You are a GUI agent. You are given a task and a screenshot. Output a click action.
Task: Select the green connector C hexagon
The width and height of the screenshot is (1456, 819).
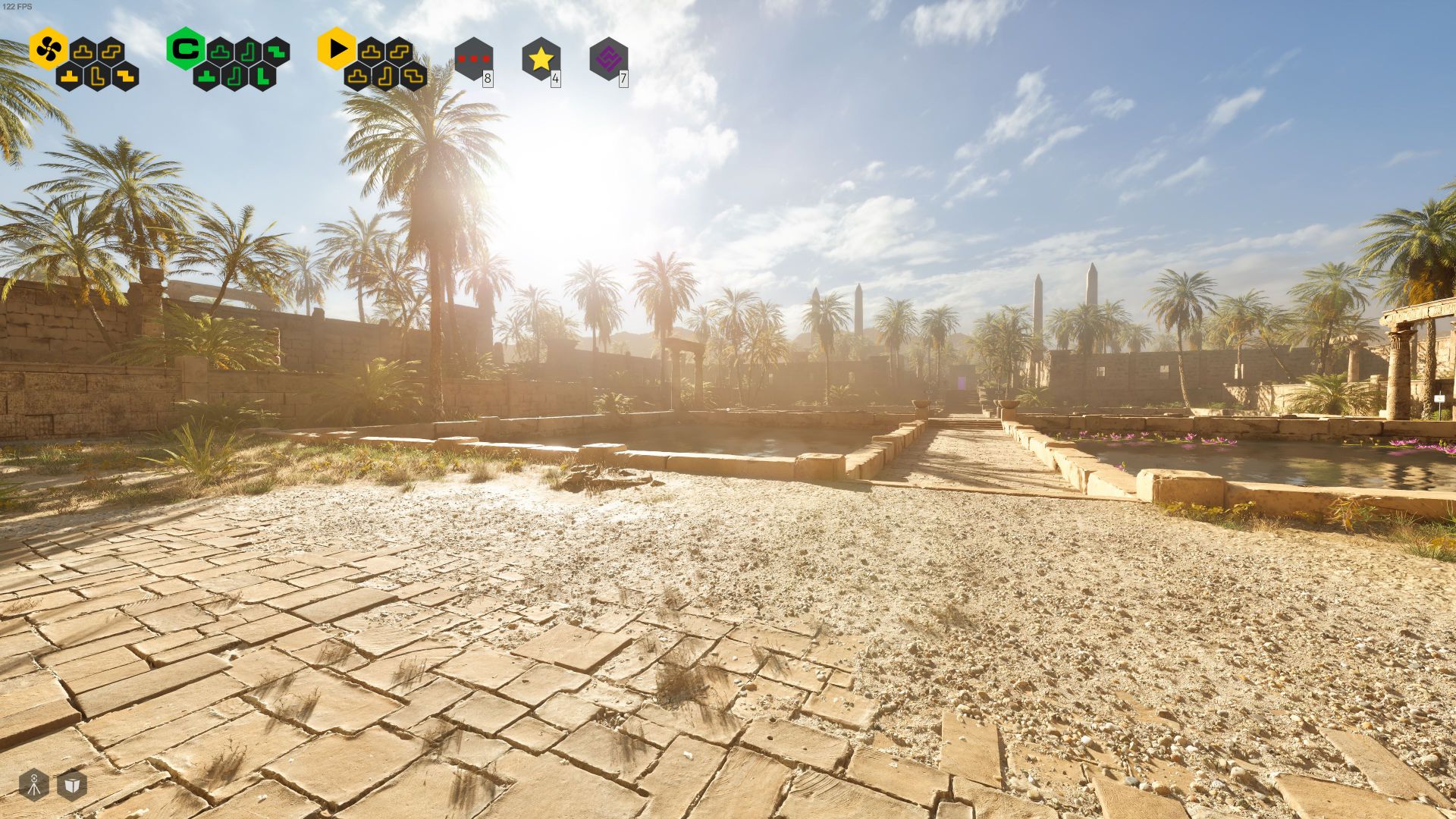tap(185, 49)
